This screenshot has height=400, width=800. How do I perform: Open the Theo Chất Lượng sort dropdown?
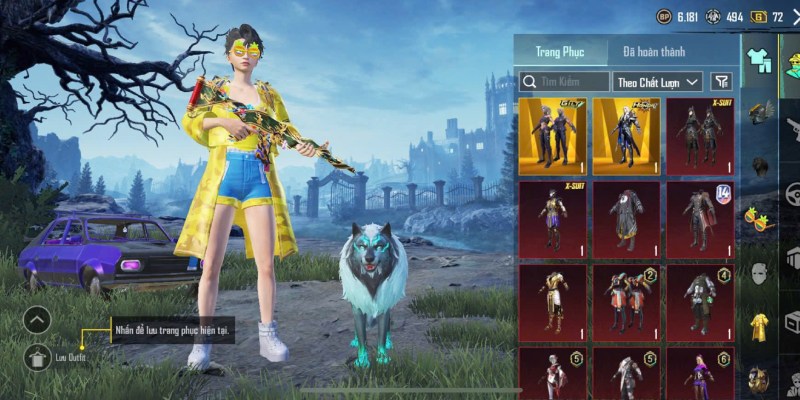point(659,82)
